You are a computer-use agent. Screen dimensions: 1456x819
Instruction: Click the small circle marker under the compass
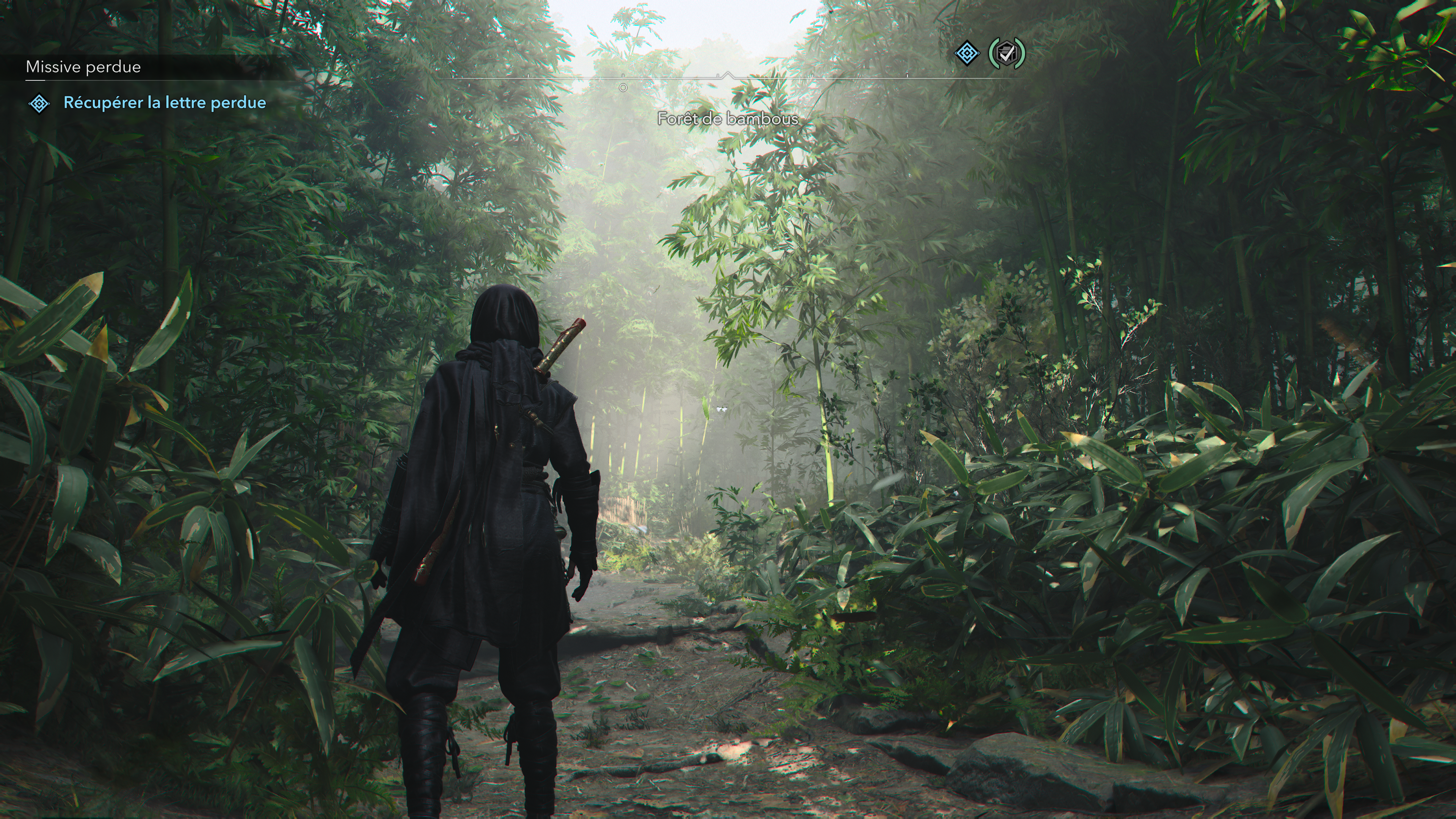tap(623, 88)
